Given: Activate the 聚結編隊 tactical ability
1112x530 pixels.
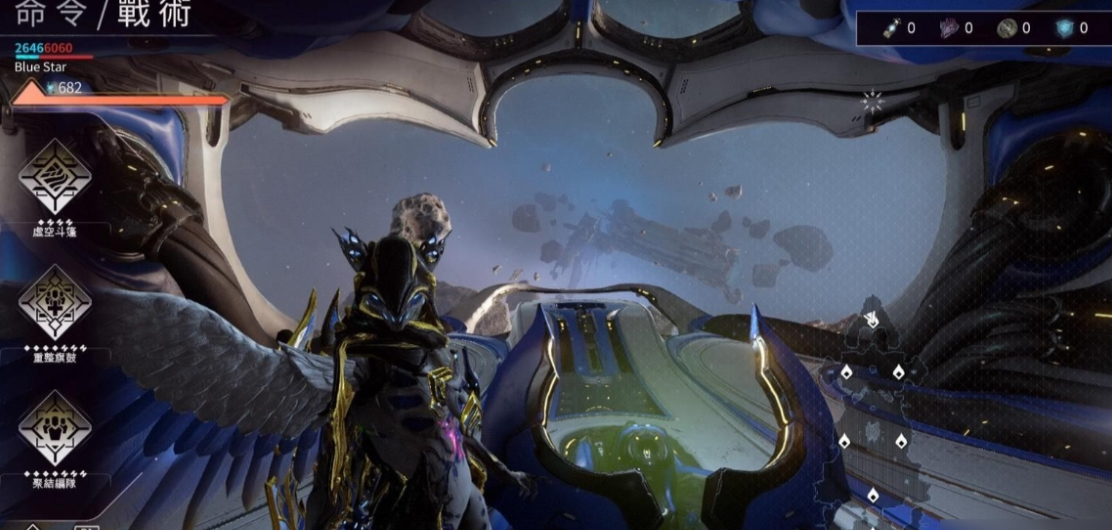Looking at the screenshot, I should click(x=55, y=427).
